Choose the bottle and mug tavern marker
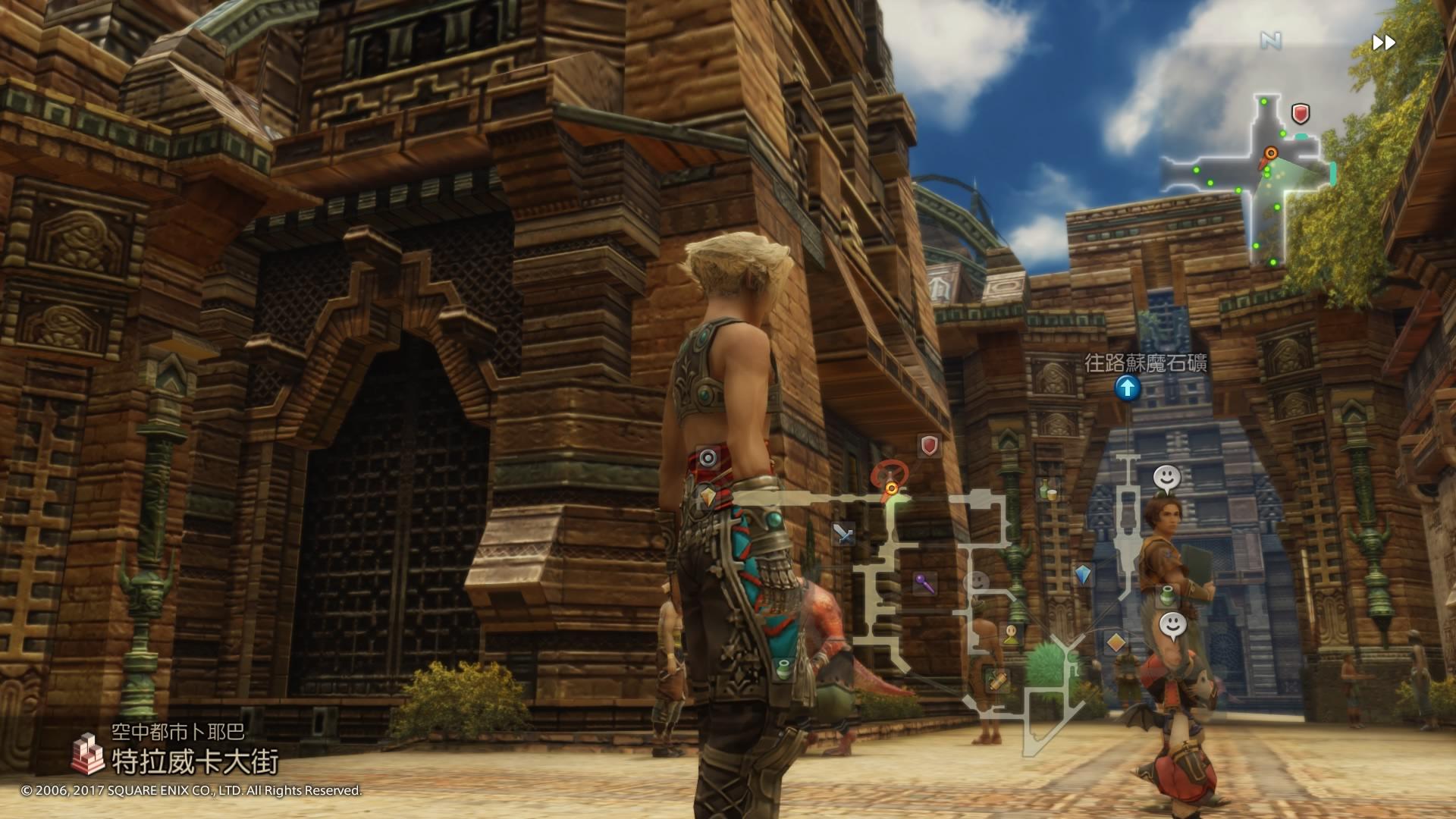The width and height of the screenshot is (1456, 819). pyautogui.click(x=1048, y=489)
